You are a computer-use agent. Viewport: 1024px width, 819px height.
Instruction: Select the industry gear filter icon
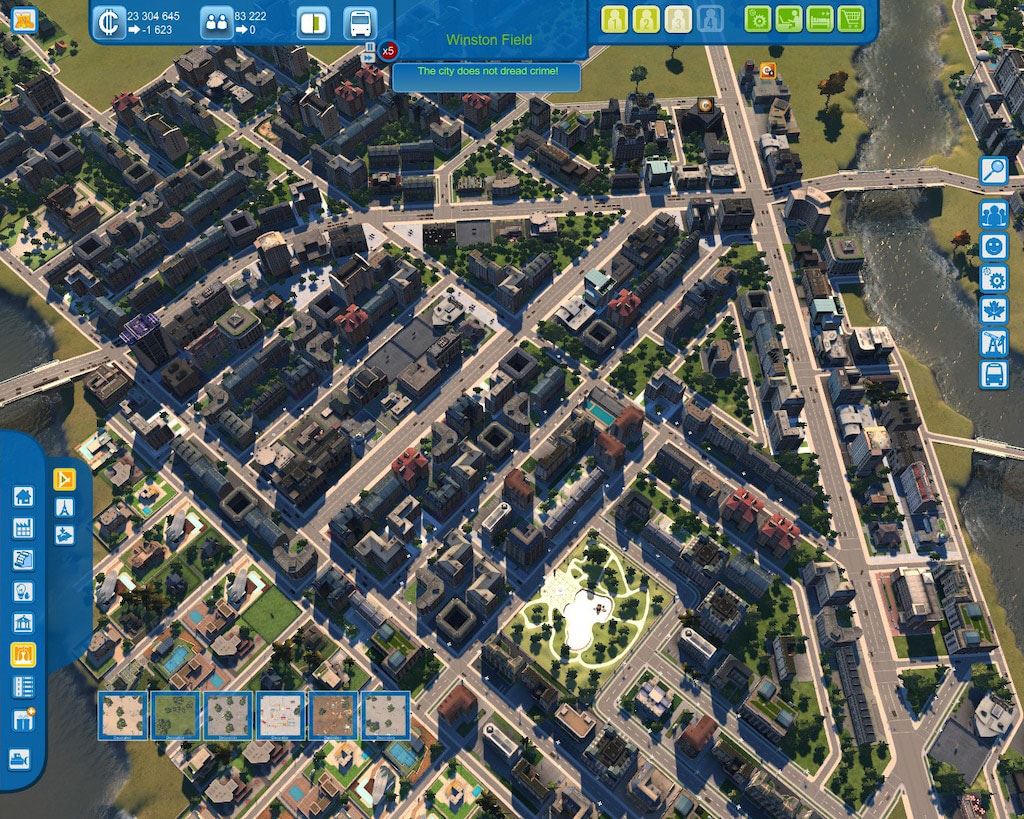pyautogui.click(x=758, y=19)
